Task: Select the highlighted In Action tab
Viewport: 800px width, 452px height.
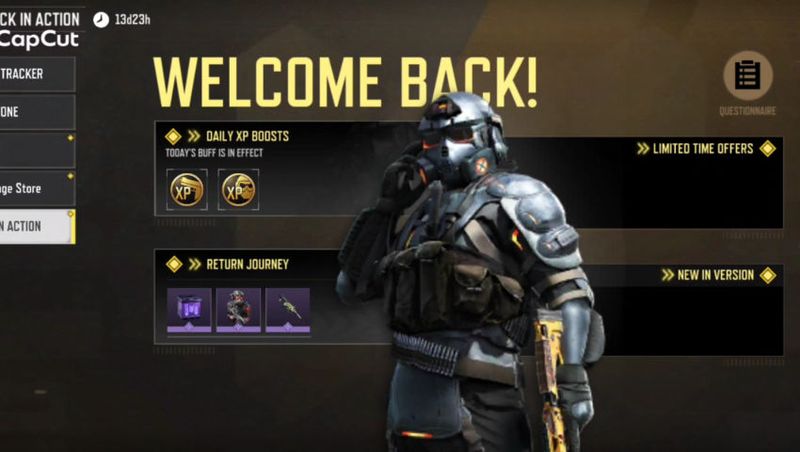Action: [x=36, y=226]
